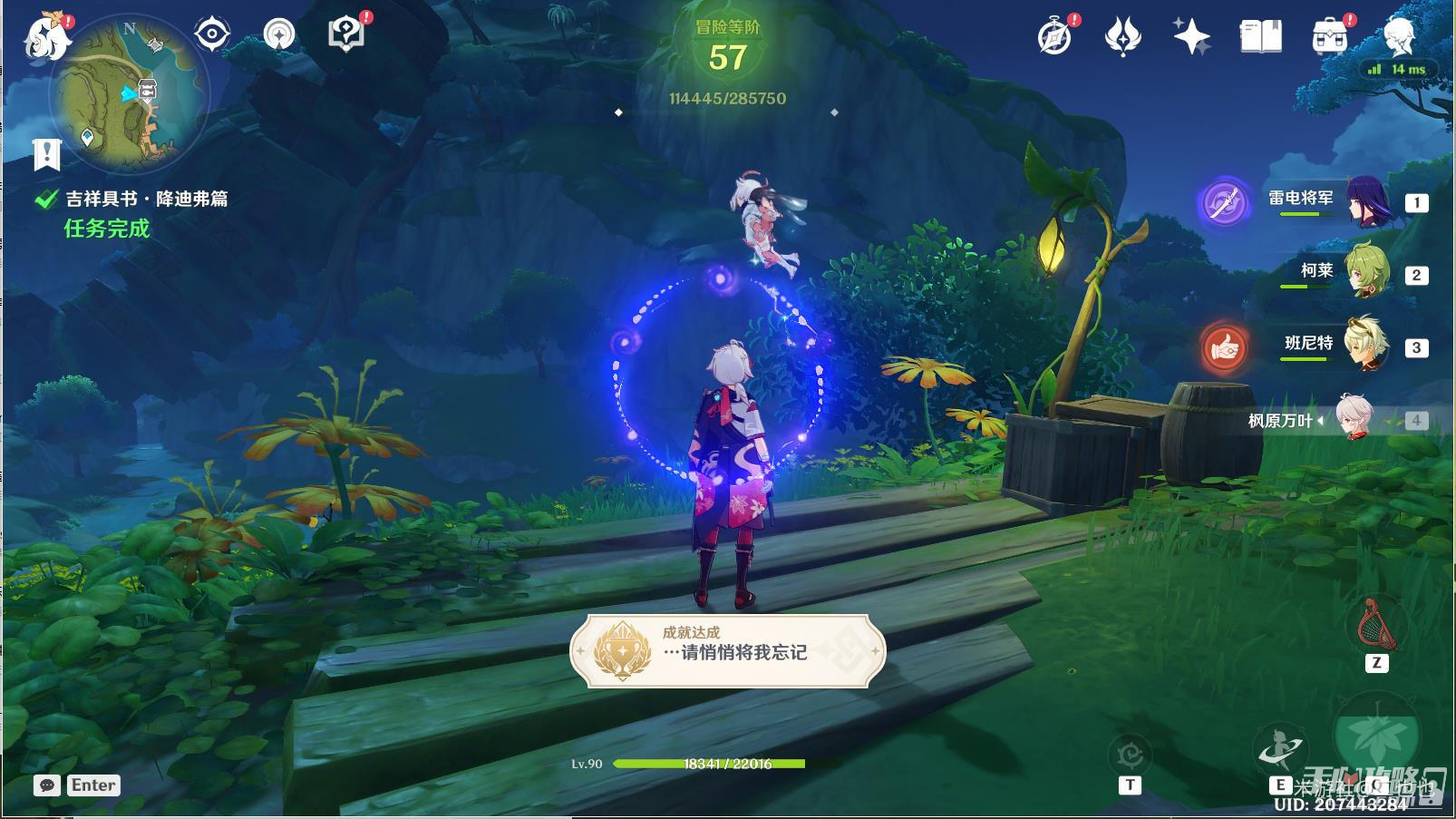Open the elemental sight eye icon
Viewport: 1456px width, 819px height.
click(x=211, y=34)
